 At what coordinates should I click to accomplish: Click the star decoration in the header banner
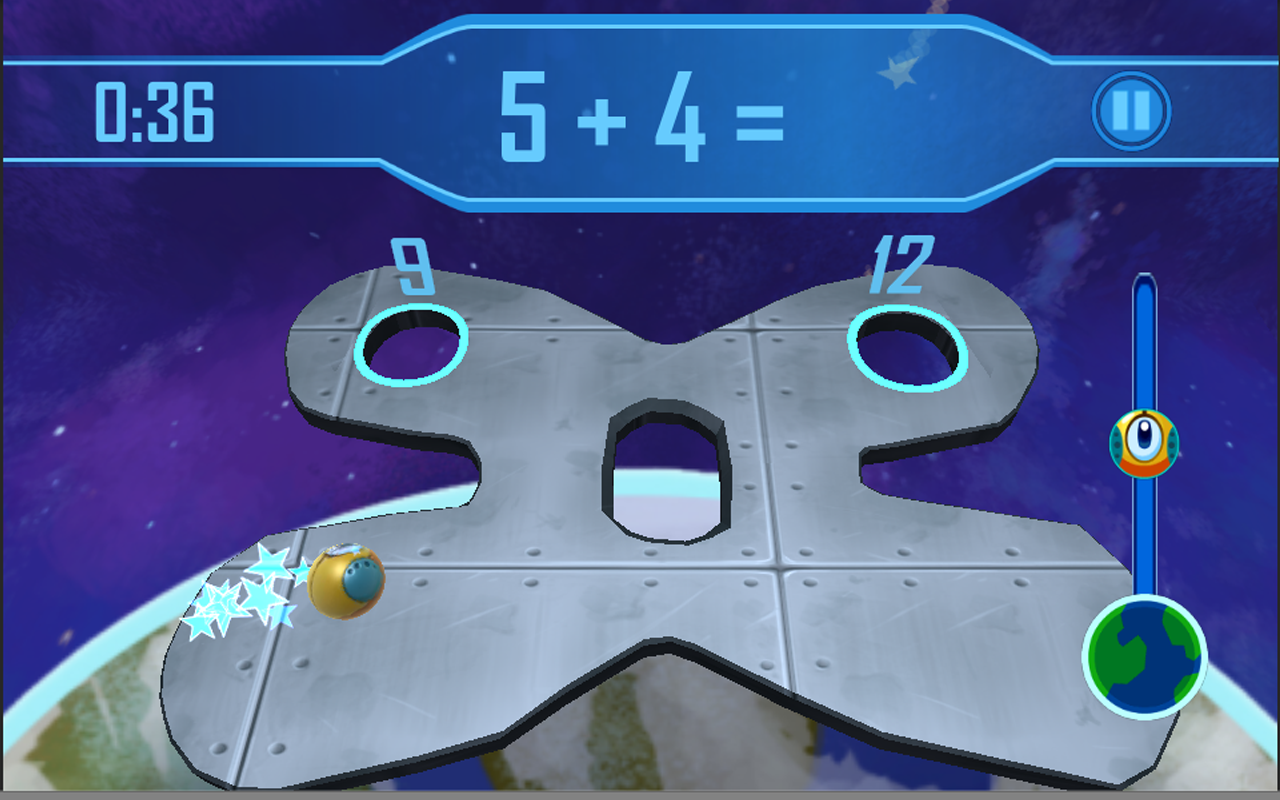[x=897, y=70]
